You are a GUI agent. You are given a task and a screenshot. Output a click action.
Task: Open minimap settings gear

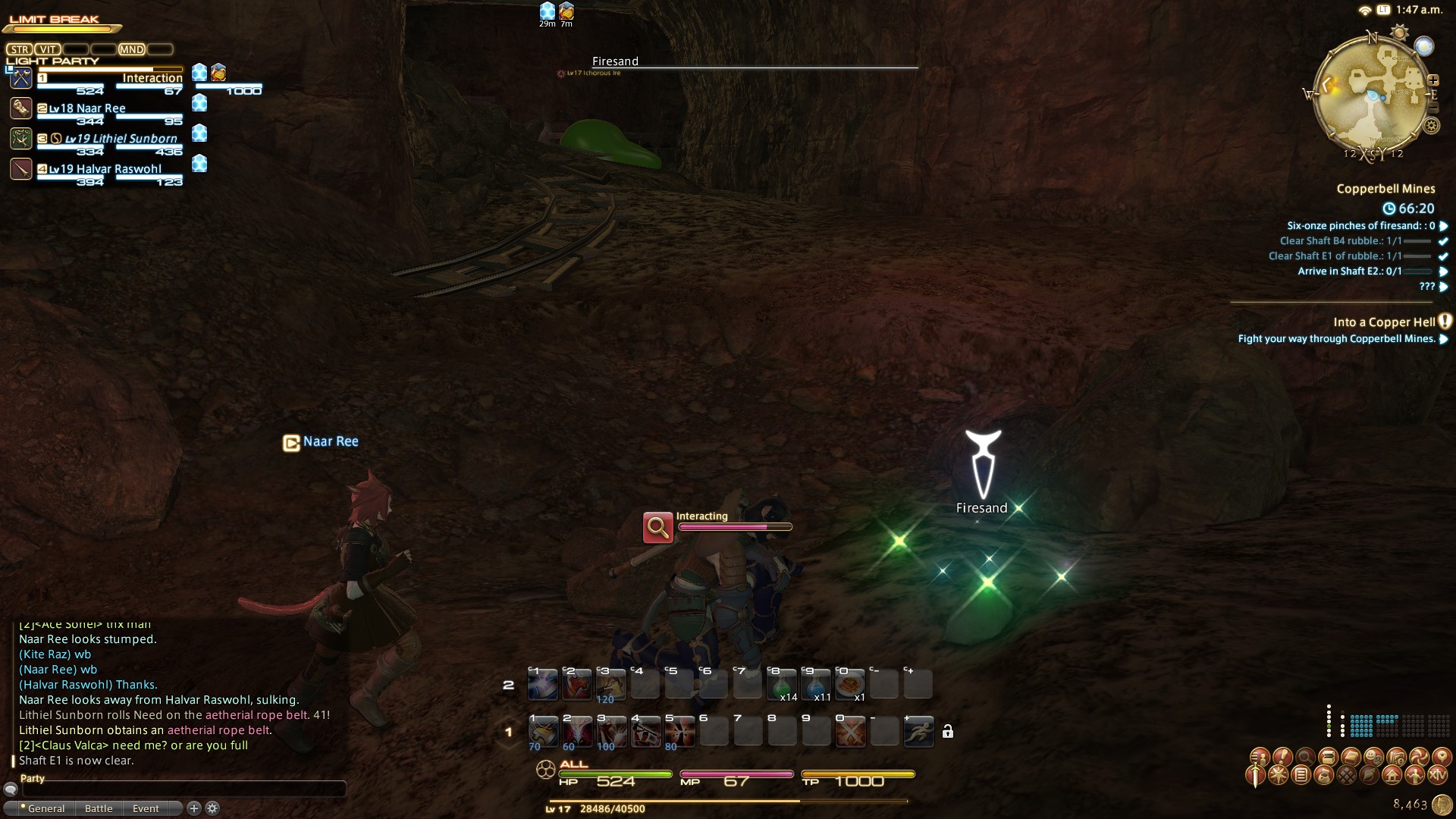click(x=1431, y=126)
